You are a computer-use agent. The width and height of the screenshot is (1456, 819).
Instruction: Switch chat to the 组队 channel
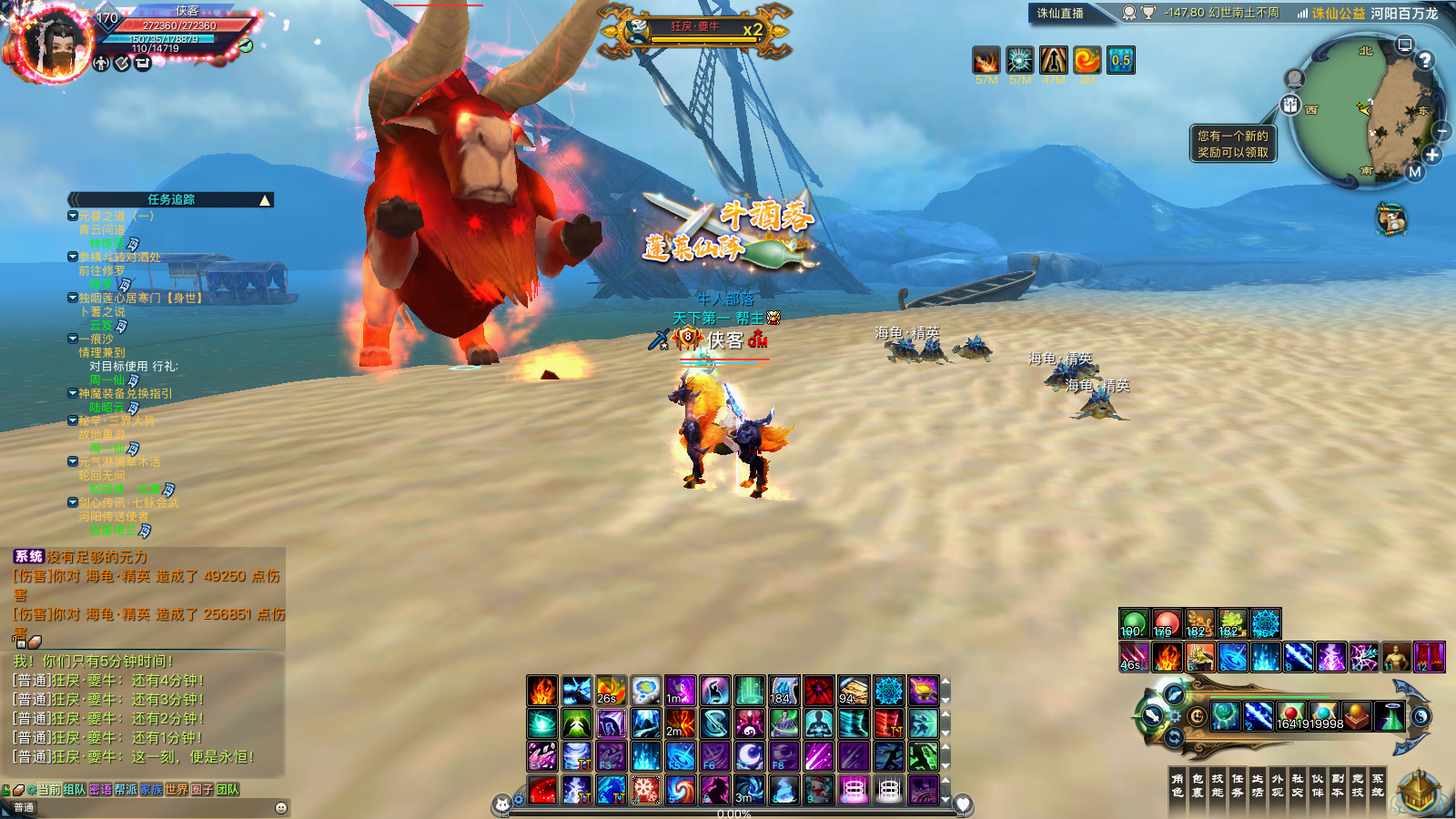(x=75, y=790)
